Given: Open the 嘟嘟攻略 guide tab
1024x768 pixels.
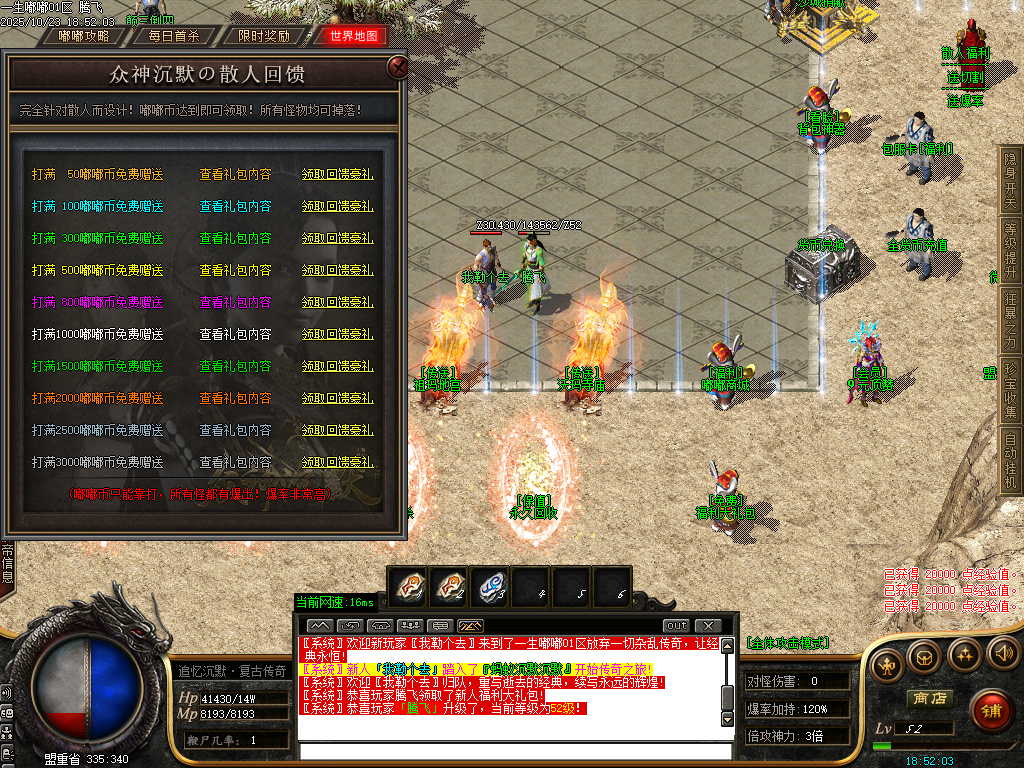Looking at the screenshot, I should (x=85, y=36).
